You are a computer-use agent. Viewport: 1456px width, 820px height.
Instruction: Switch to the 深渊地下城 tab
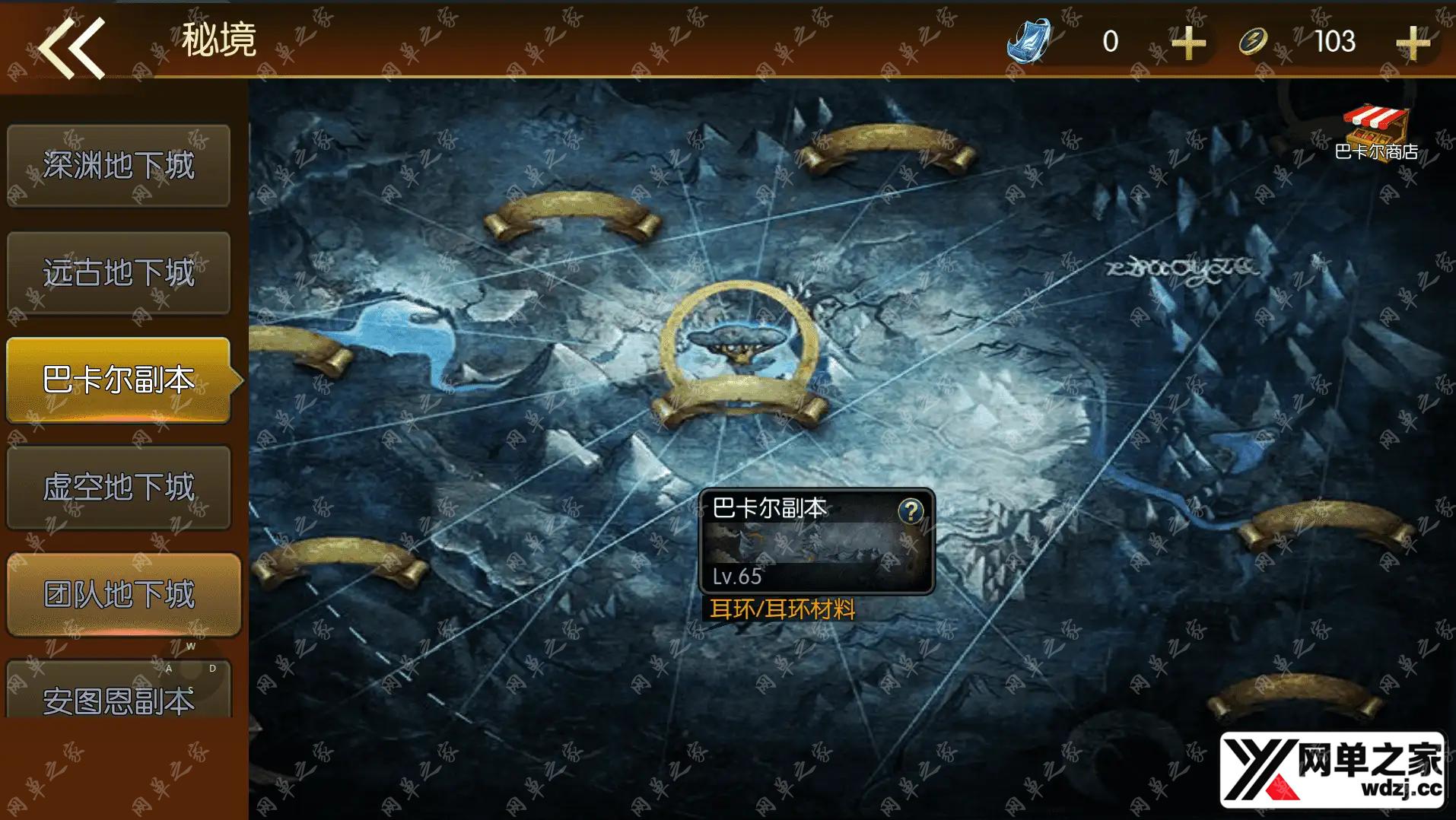click(119, 166)
